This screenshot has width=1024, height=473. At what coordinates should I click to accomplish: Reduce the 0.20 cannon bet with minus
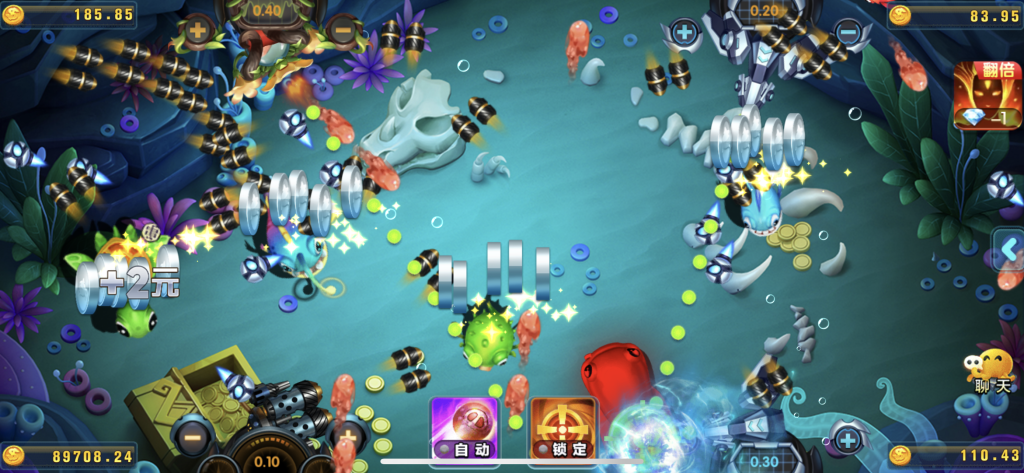click(x=846, y=32)
